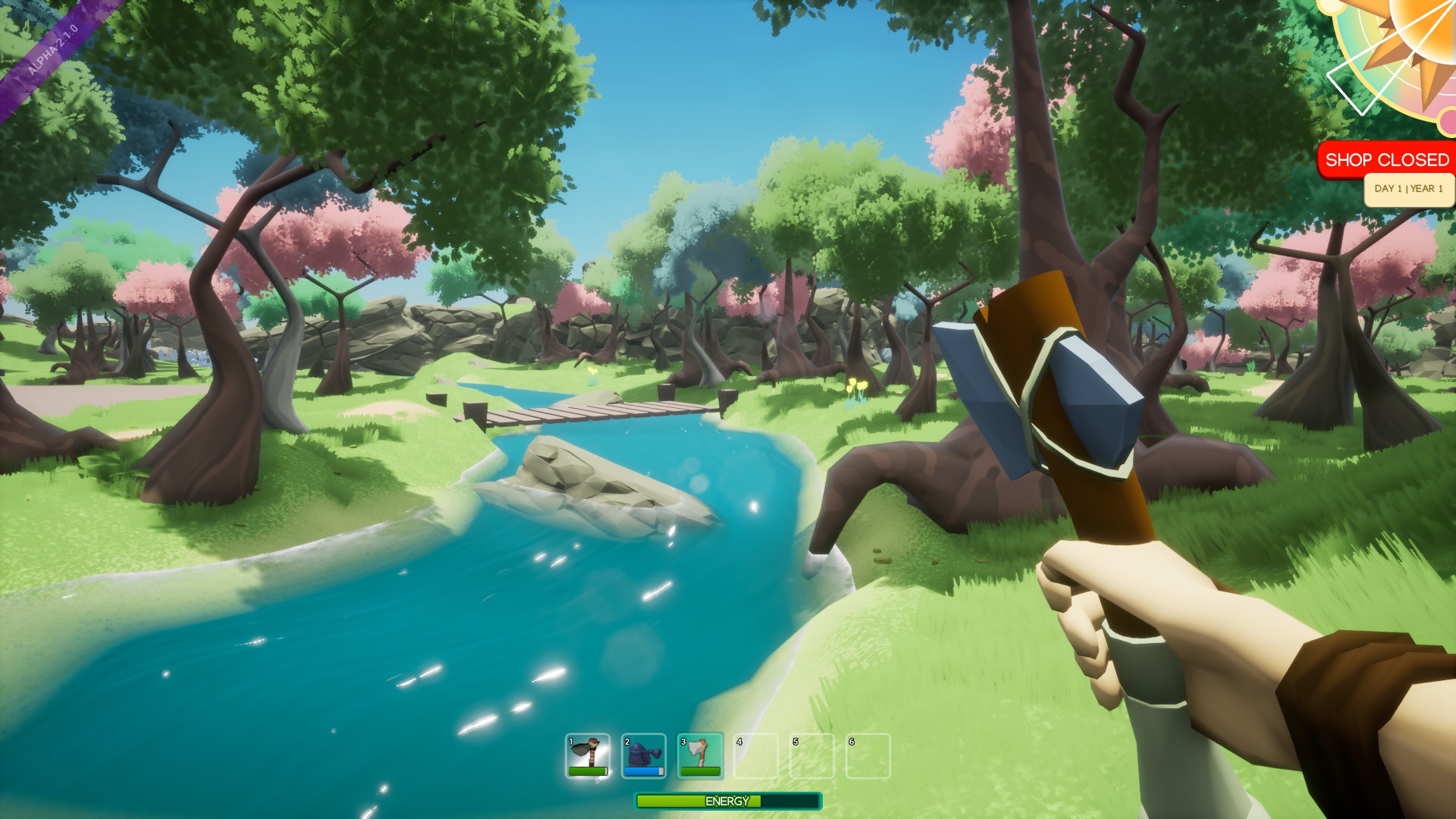
Task: Click the red Shop Closed sign
Action: click(1386, 160)
